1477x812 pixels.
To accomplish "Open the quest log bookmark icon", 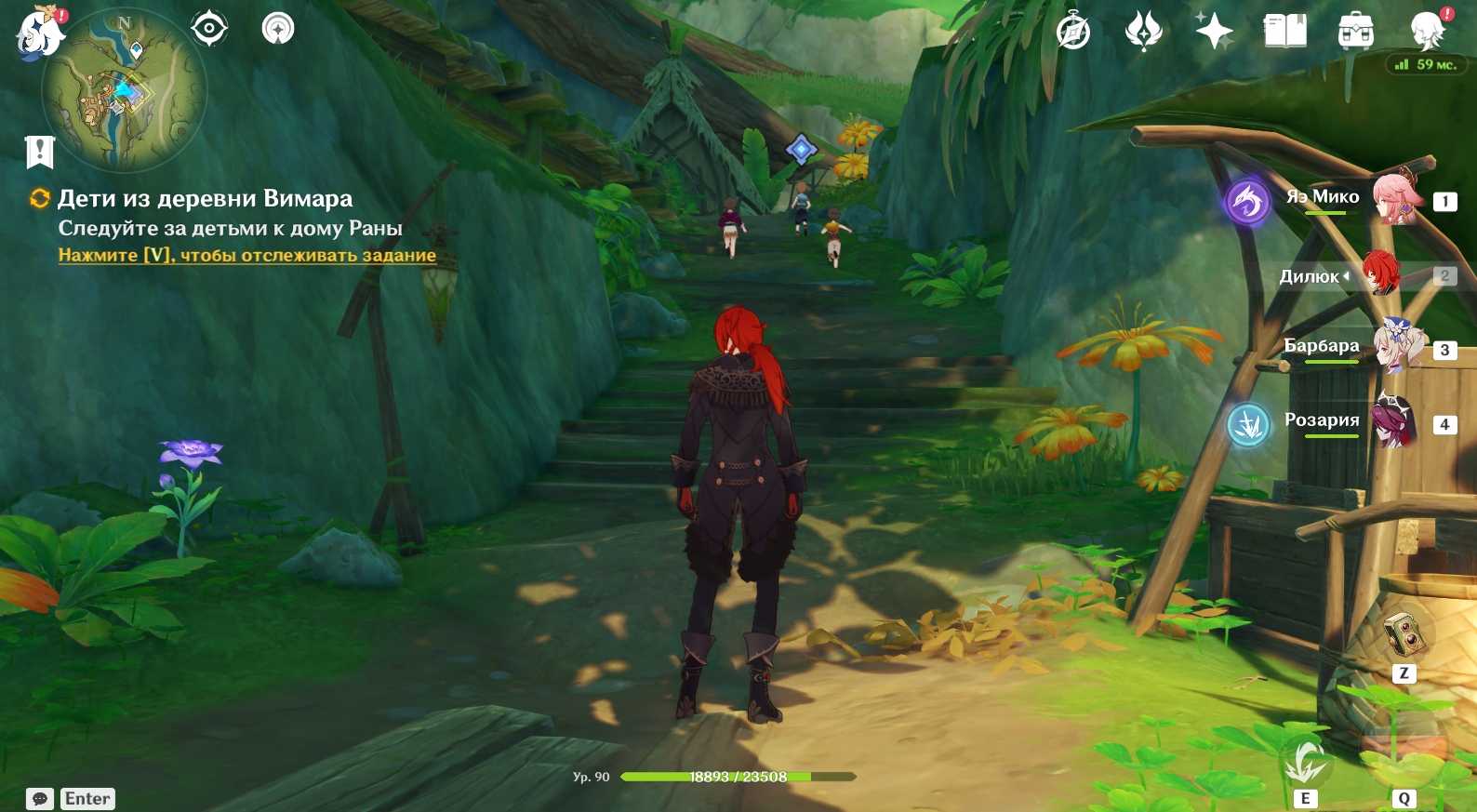I will click(40, 152).
